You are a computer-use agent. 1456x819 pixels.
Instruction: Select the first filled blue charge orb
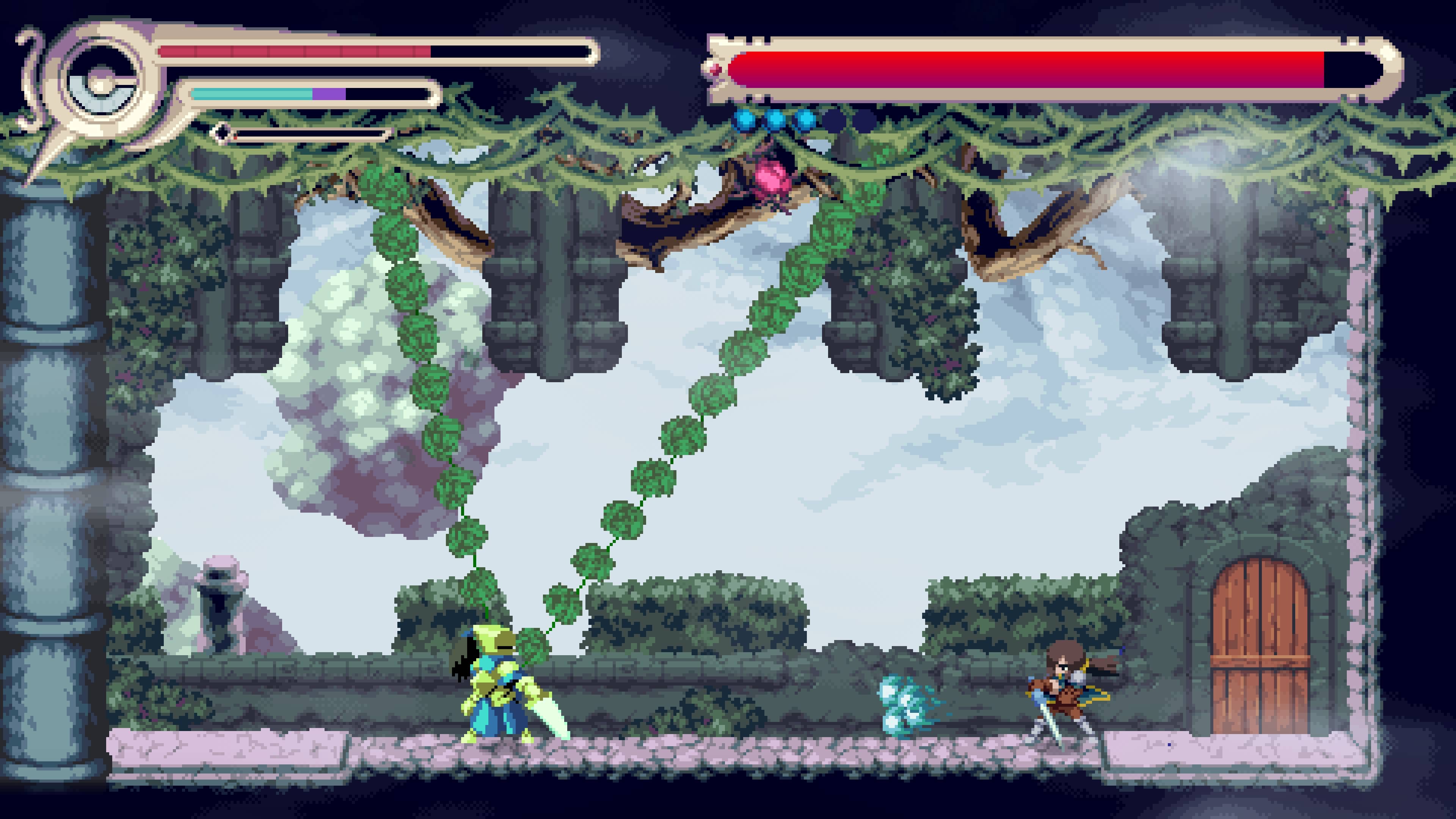click(745, 120)
